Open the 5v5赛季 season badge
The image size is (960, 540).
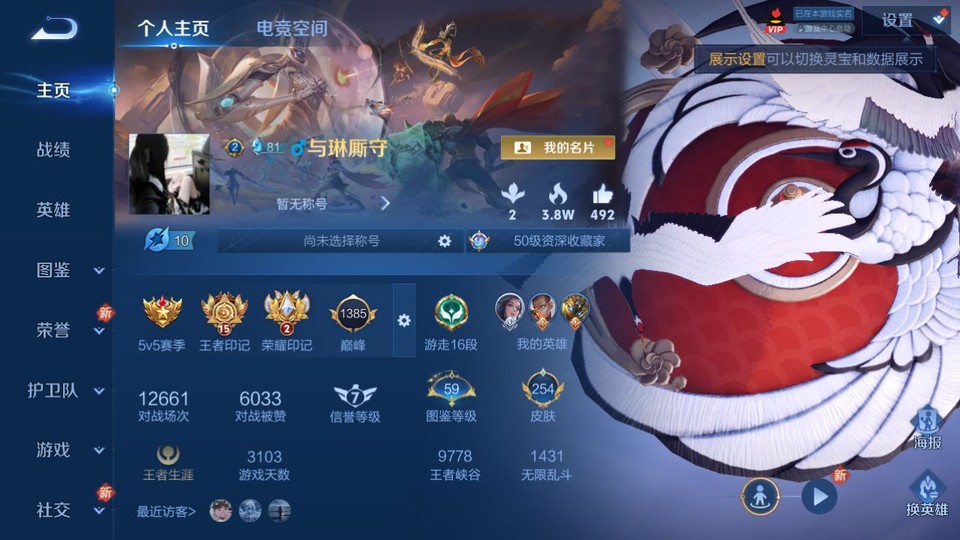(162, 320)
